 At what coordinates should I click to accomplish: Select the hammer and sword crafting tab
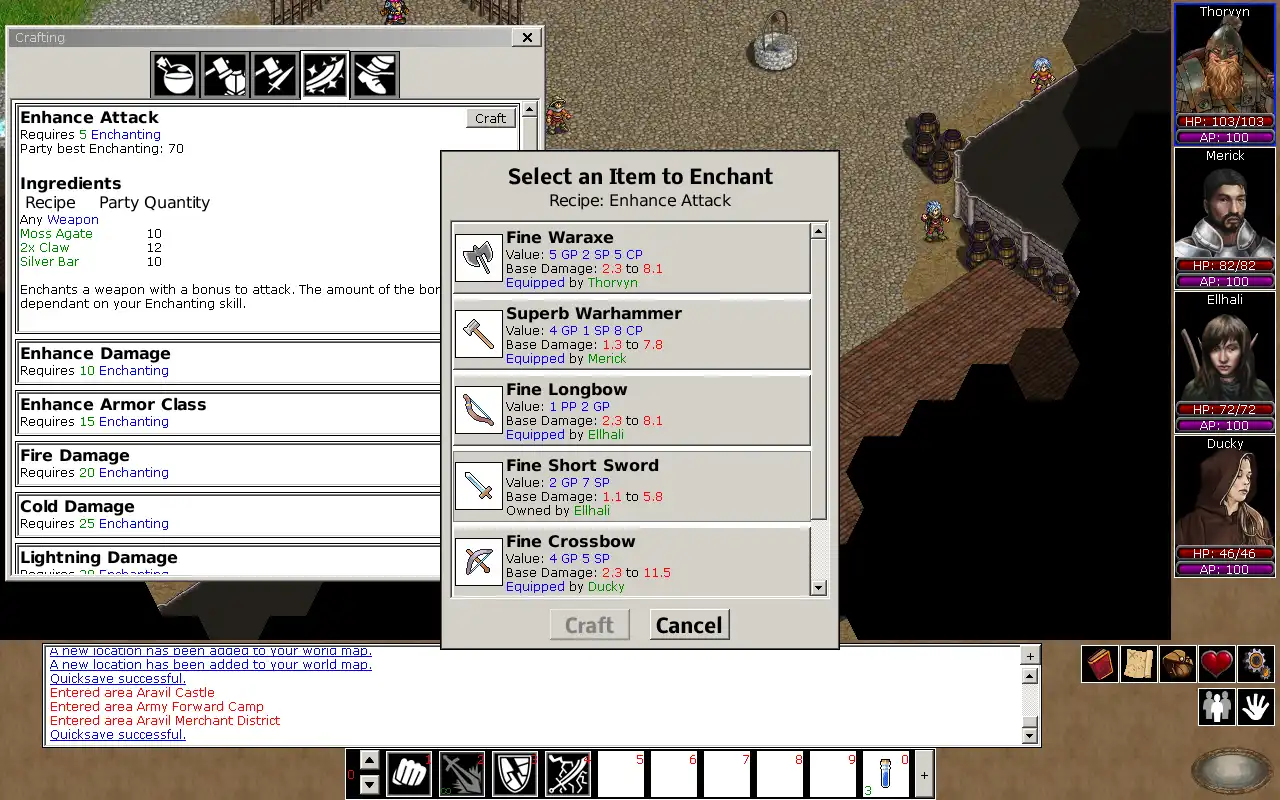(275, 75)
